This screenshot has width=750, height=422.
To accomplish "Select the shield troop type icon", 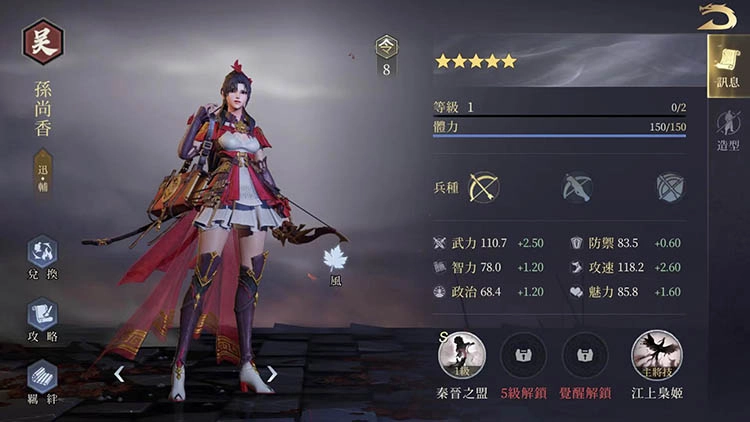I will (669, 187).
